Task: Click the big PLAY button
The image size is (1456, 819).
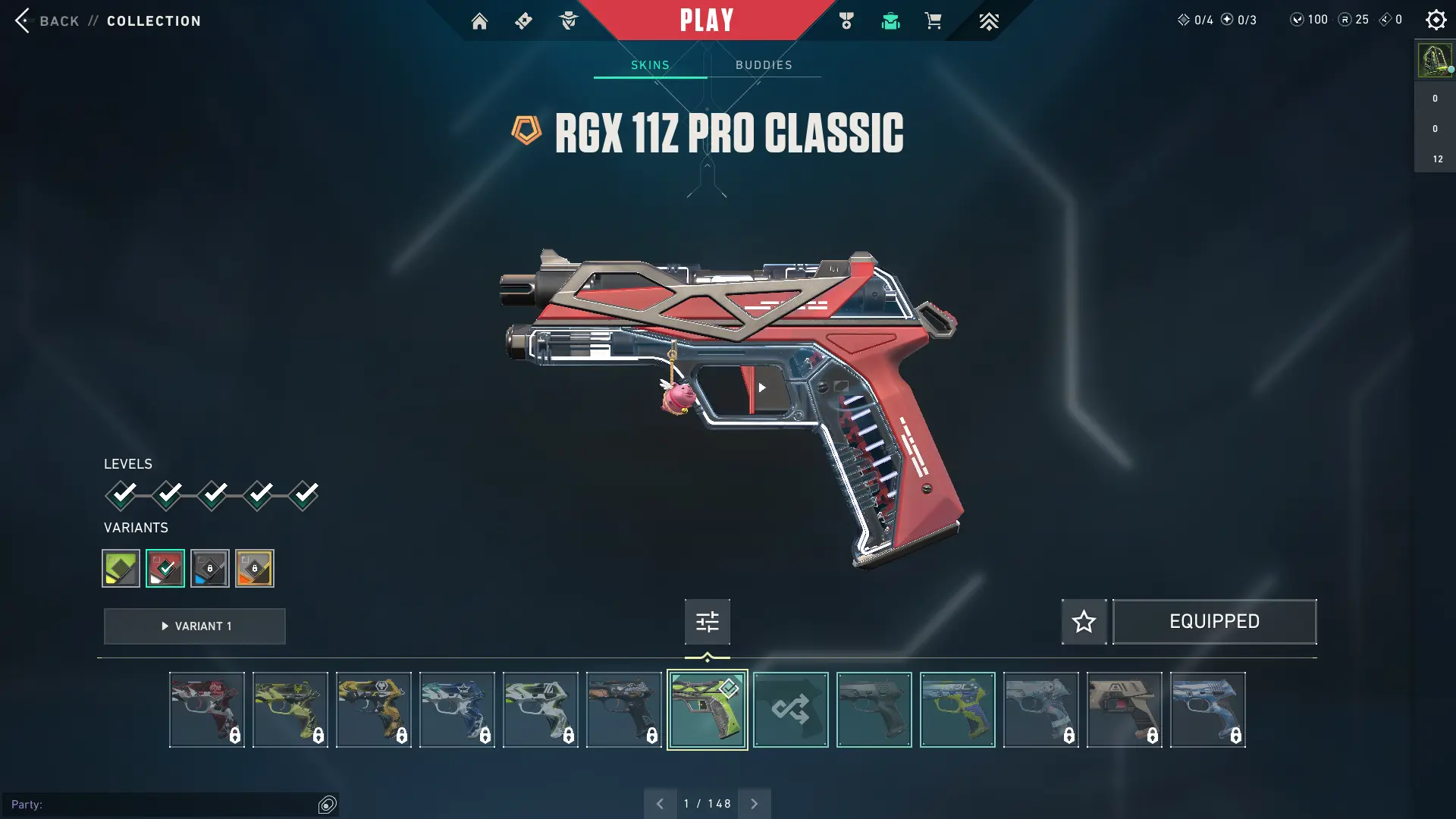Action: [707, 20]
